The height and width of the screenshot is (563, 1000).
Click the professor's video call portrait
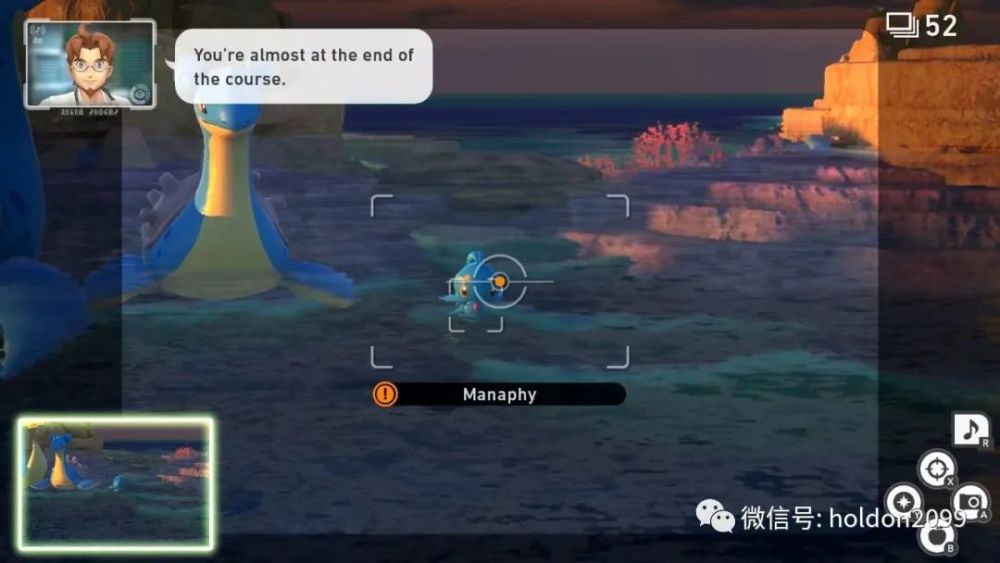tap(90, 64)
